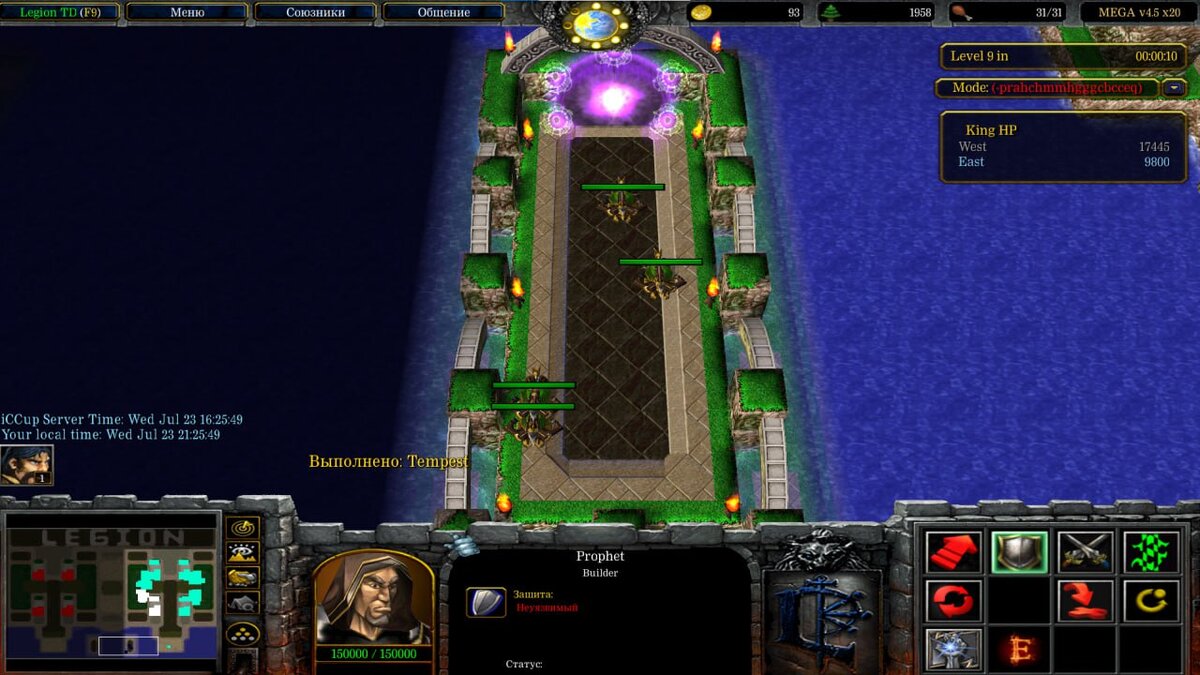Toggle minimap terrain display with eye icon

click(x=243, y=552)
